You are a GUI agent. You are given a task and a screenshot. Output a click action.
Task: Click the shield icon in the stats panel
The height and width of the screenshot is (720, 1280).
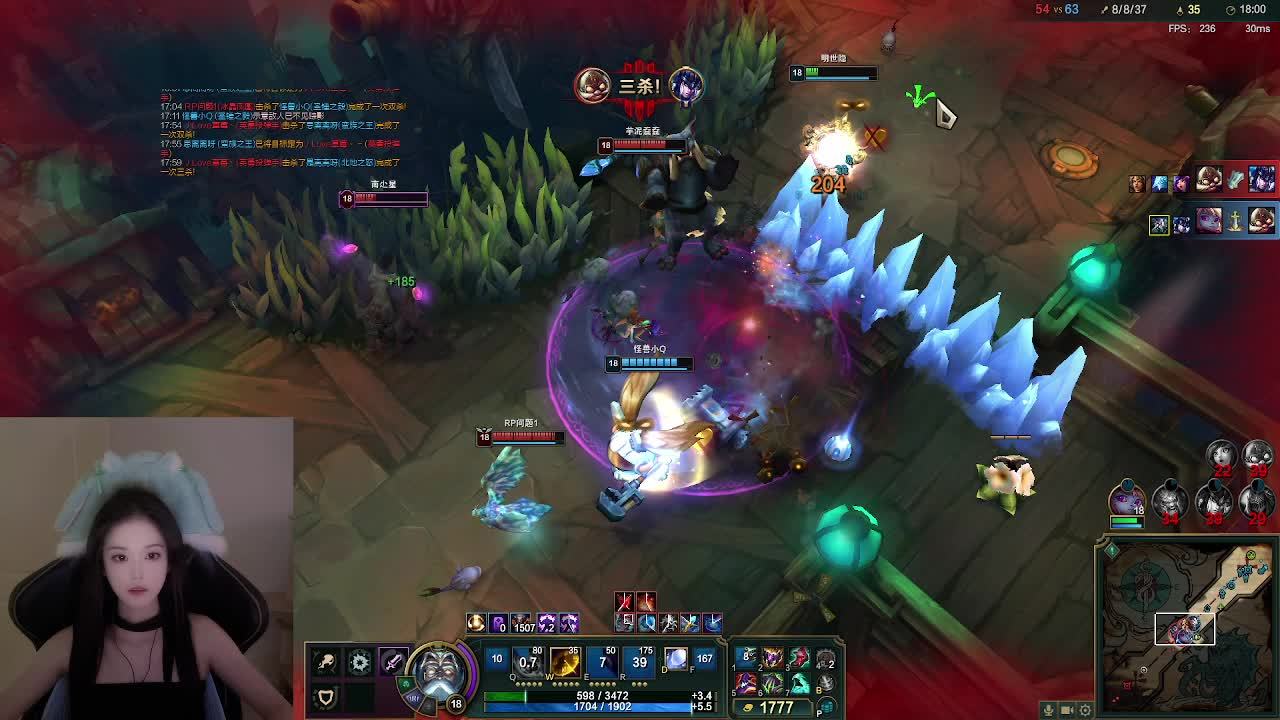click(x=325, y=696)
